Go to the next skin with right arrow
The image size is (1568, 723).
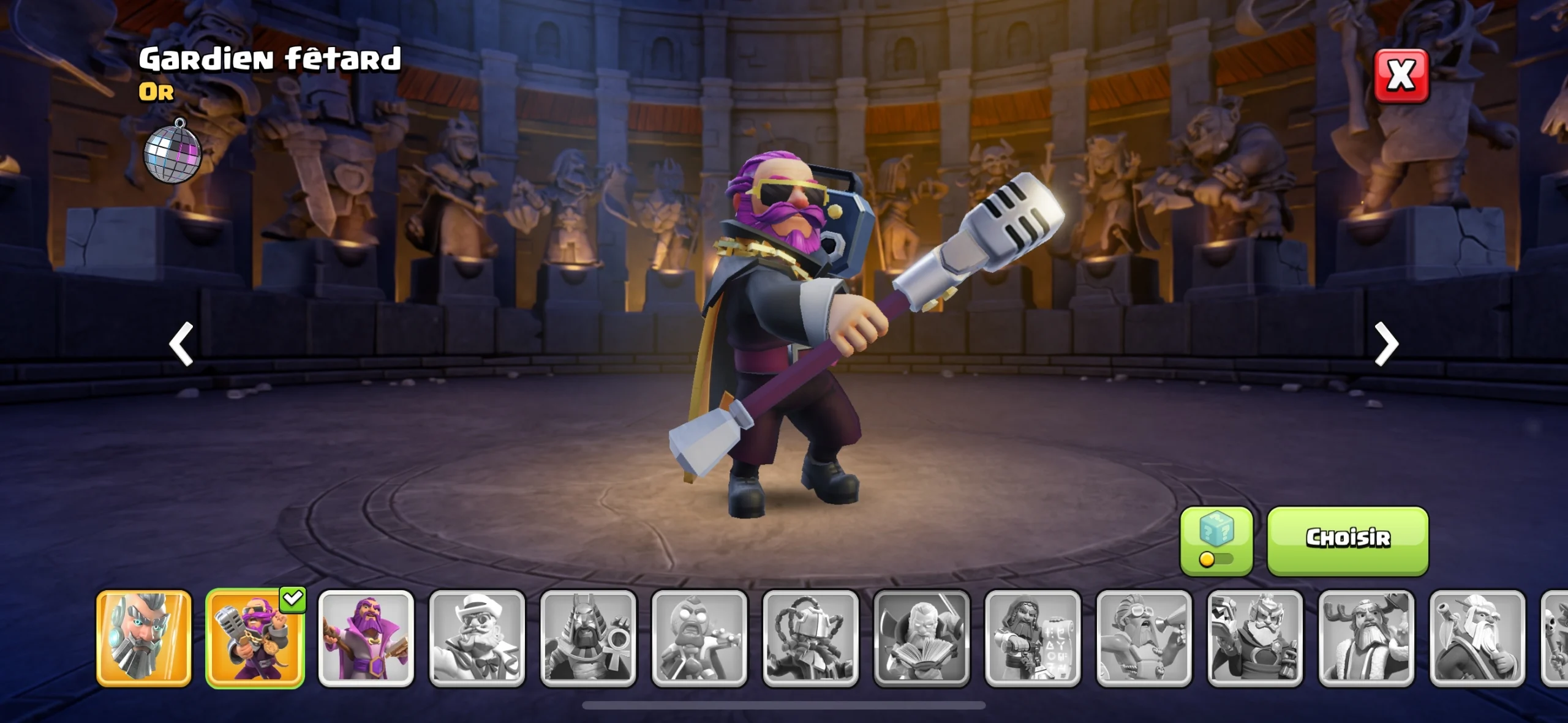[x=1386, y=343]
